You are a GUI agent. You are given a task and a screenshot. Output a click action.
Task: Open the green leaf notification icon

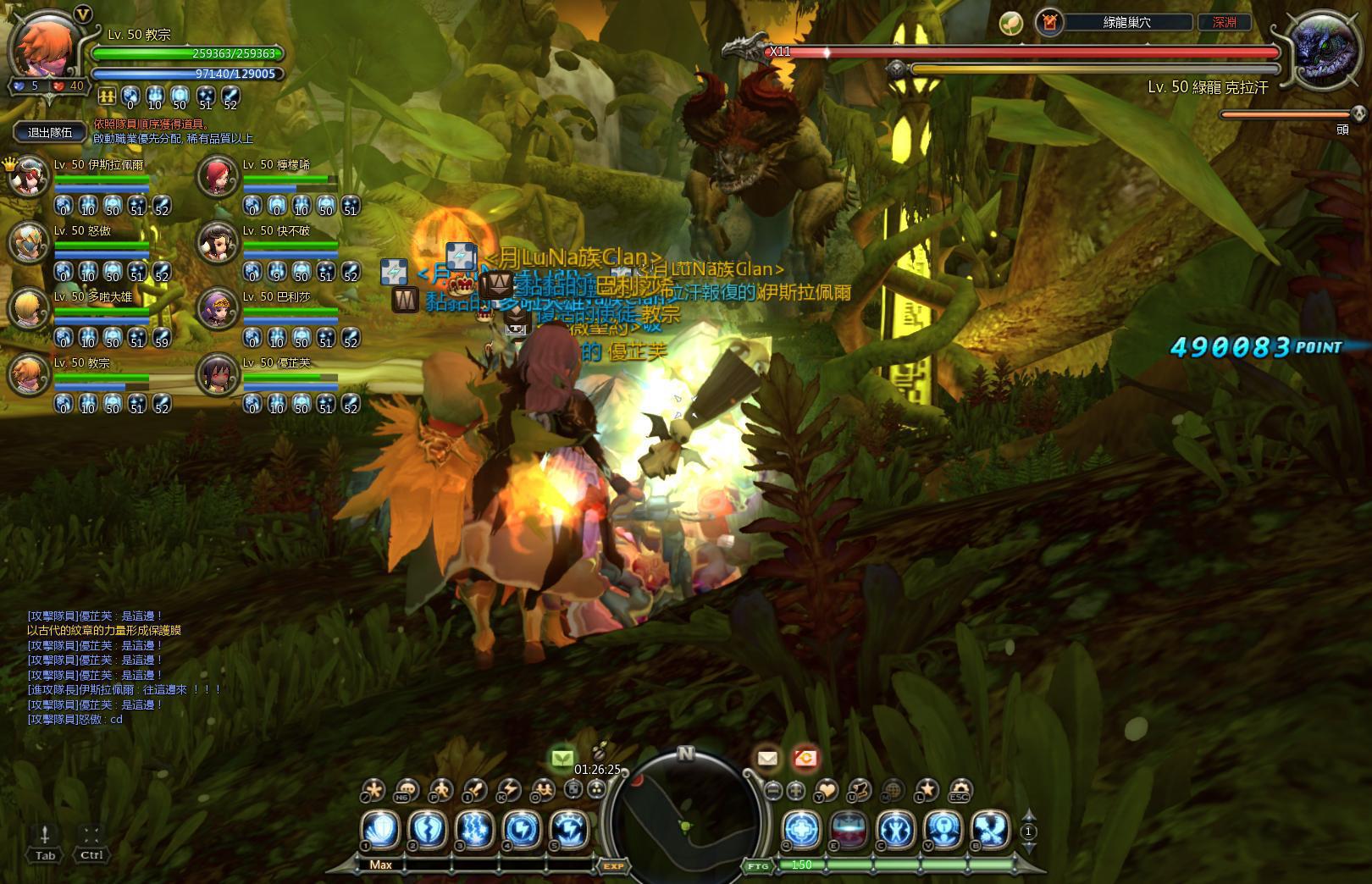point(562,759)
